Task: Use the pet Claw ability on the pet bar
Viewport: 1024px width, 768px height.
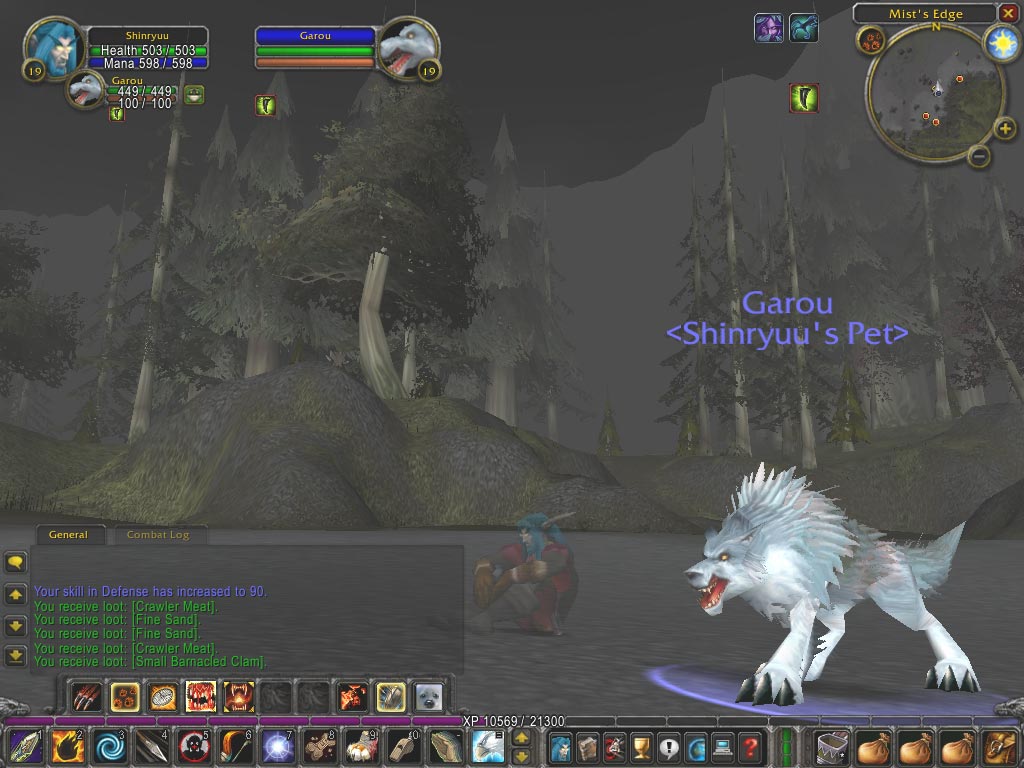Action: (88, 696)
